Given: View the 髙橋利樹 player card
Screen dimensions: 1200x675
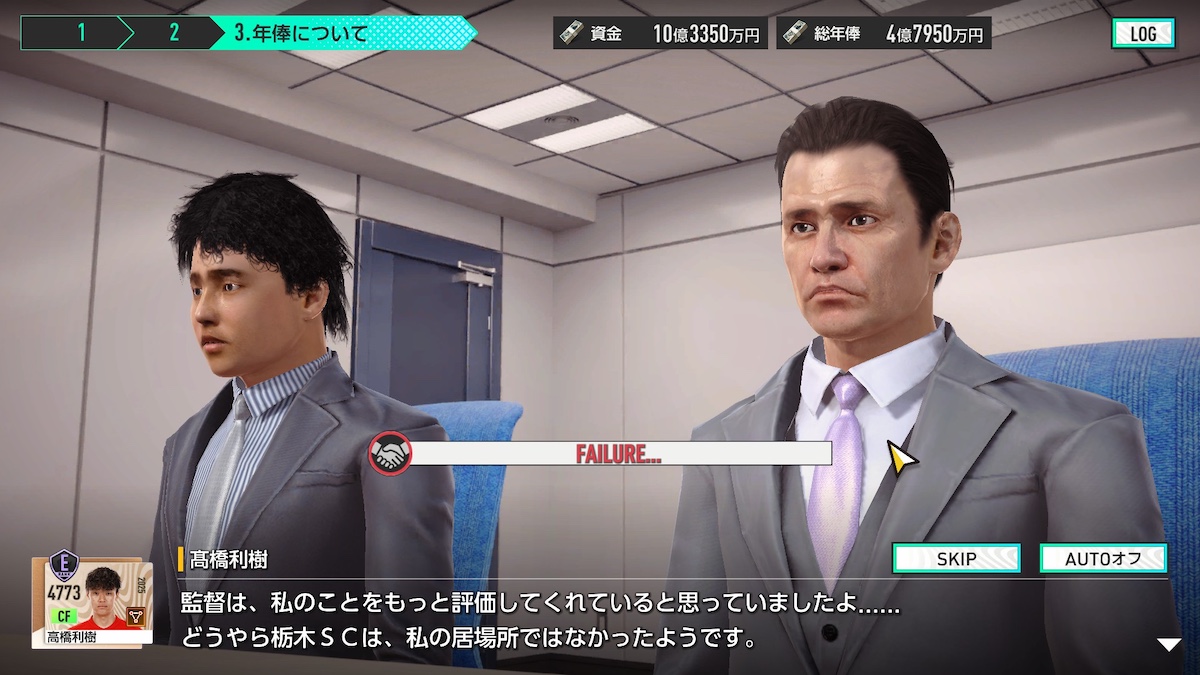Looking at the screenshot, I should coord(92,601).
